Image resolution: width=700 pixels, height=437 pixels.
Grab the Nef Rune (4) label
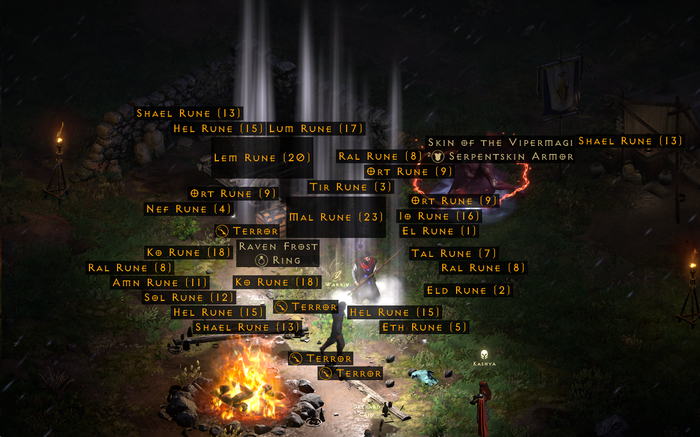pyautogui.click(x=189, y=209)
